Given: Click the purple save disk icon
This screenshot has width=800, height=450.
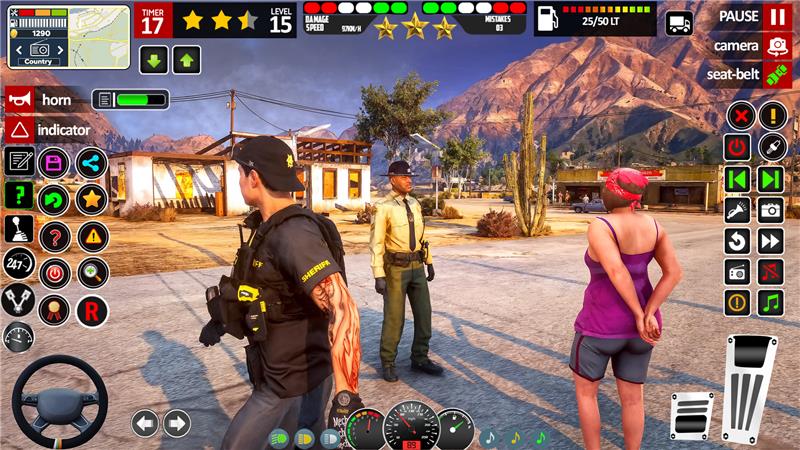Looking at the screenshot, I should 54,163.
